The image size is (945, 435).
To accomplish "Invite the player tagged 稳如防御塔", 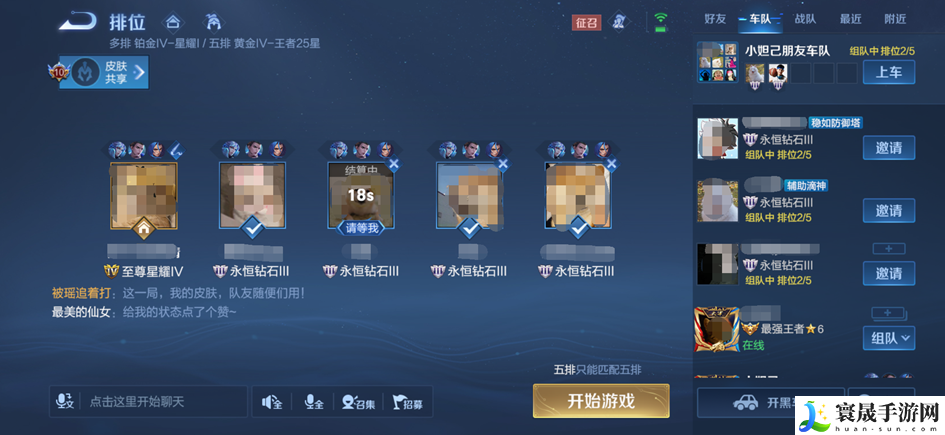I will tap(888, 148).
